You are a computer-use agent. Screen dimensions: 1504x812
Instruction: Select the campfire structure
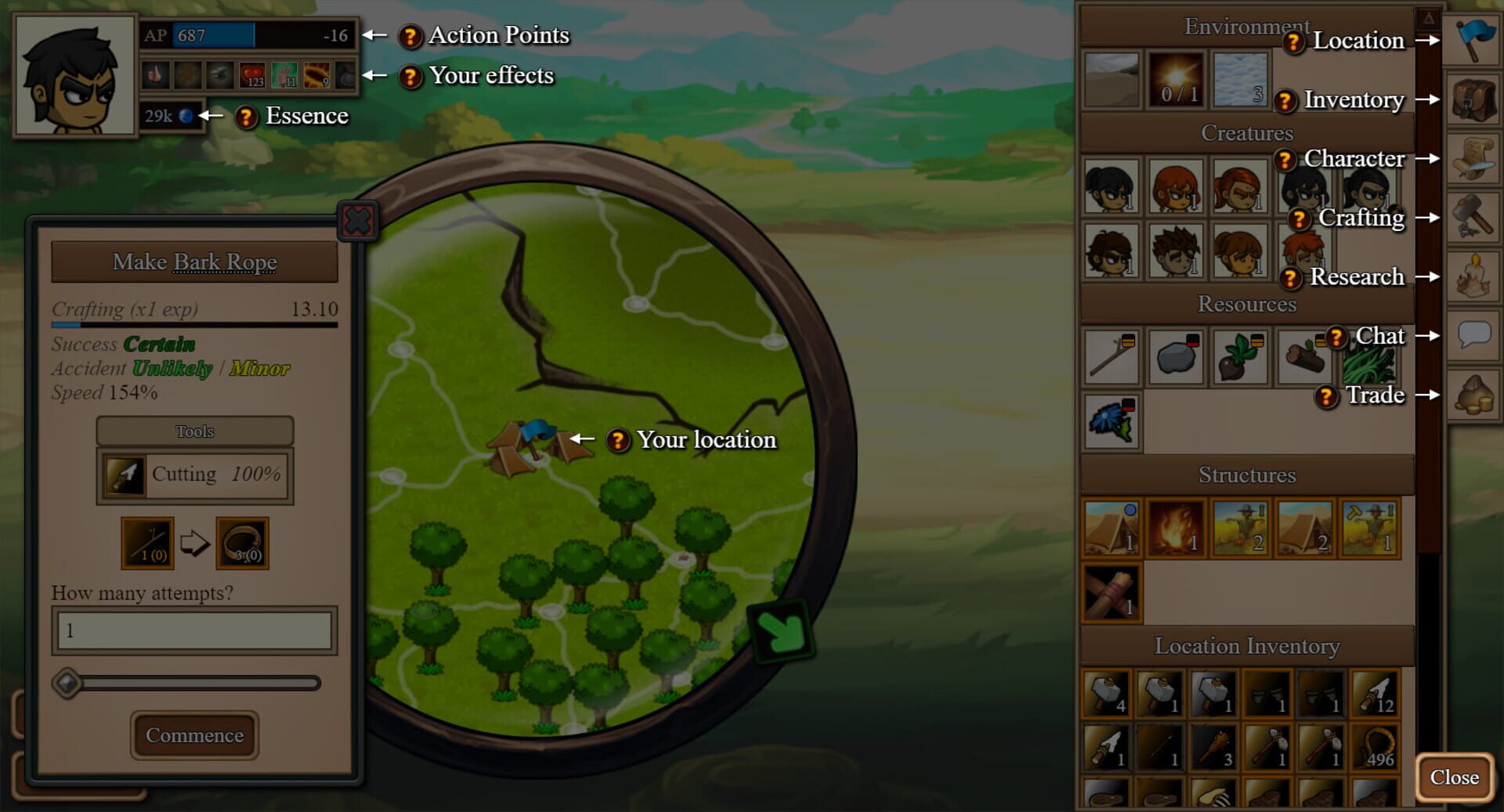click(1175, 529)
